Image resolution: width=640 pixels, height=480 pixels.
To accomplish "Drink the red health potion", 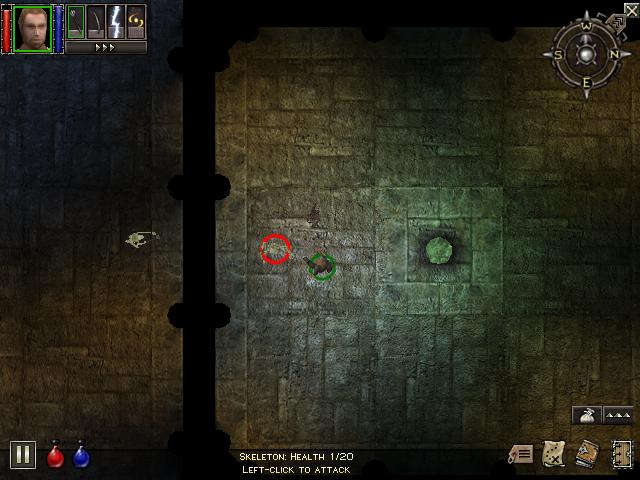I will pyautogui.click(x=56, y=455).
